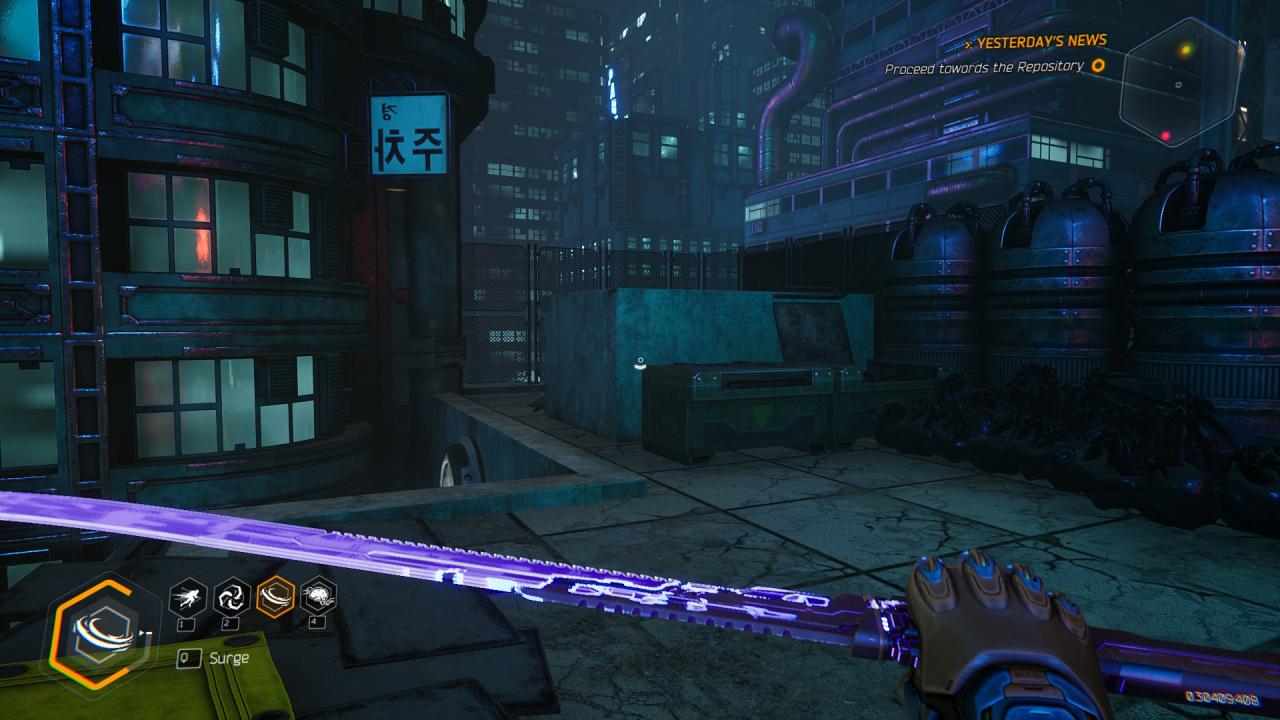This screenshot has width=1280, height=720.
Task: Select the highlighted Surge ability hexagon
Action: [x=275, y=597]
